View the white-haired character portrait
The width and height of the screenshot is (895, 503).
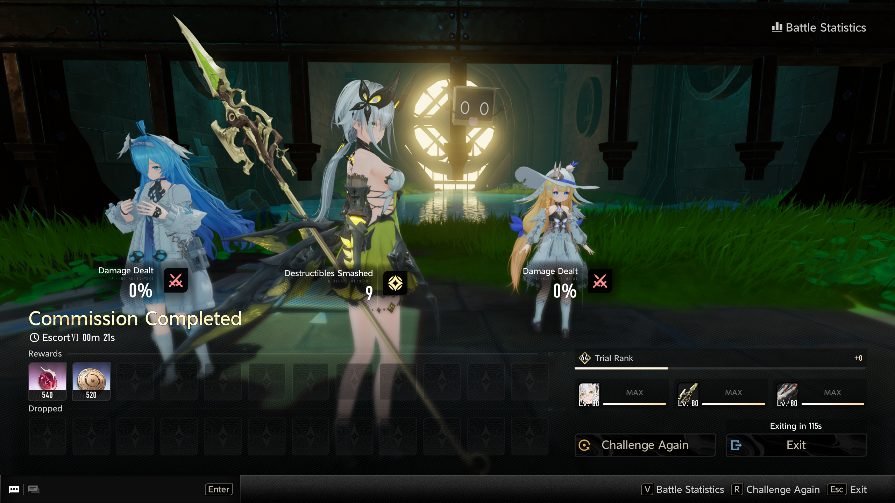click(x=589, y=393)
